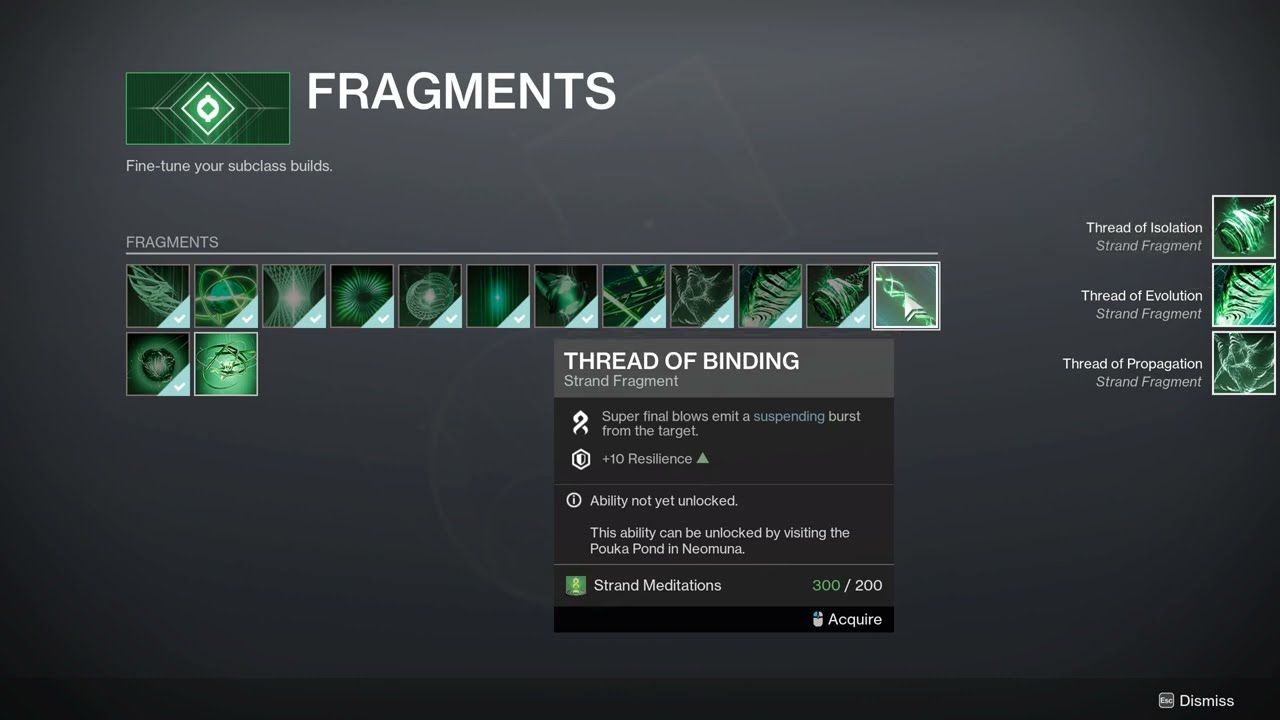Select the spiral vortex fragment tile in the top row
The width and height of the screenshot is (1280, 720).
point(361,295)
